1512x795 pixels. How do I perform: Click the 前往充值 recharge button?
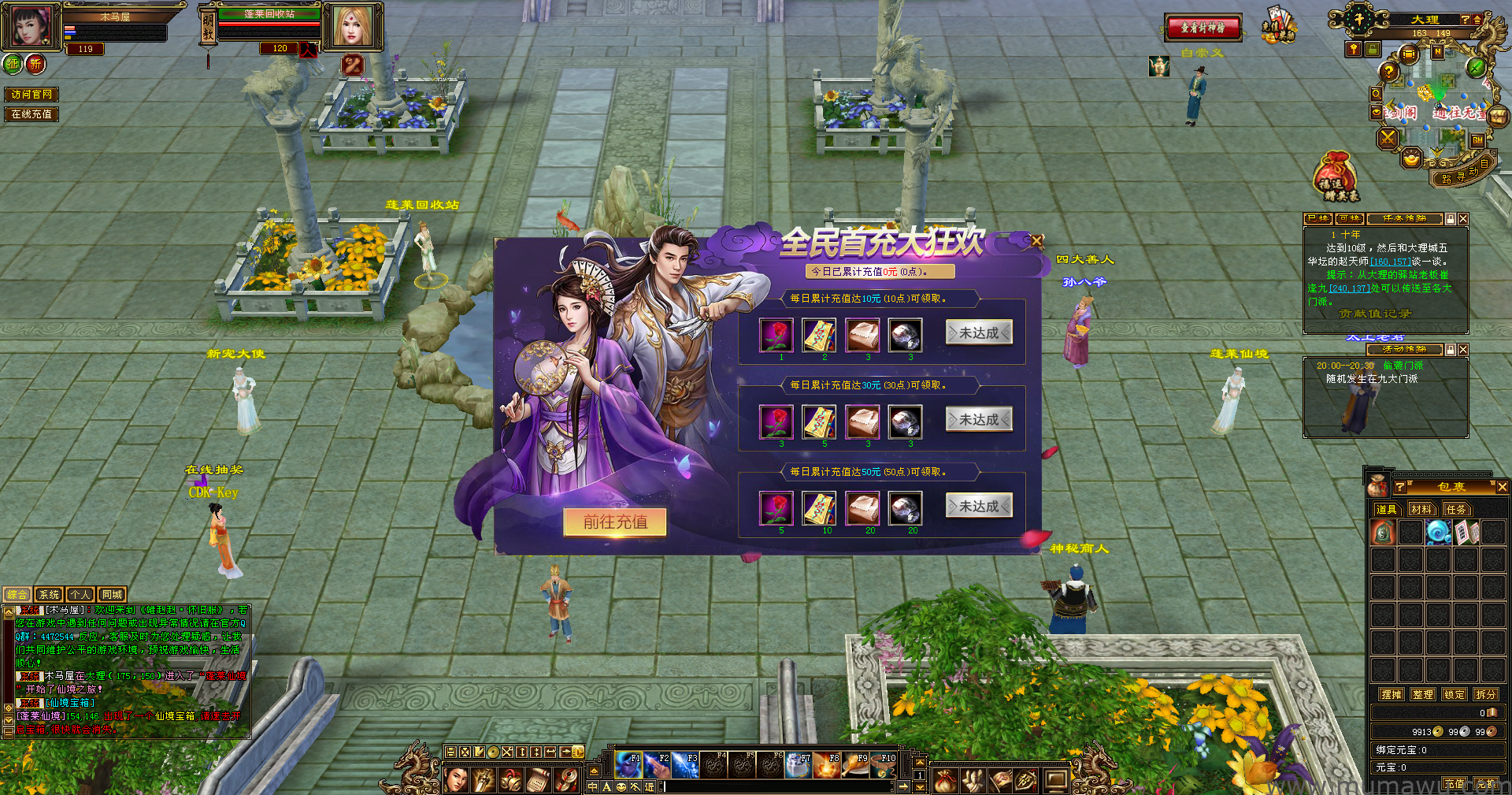615,522
